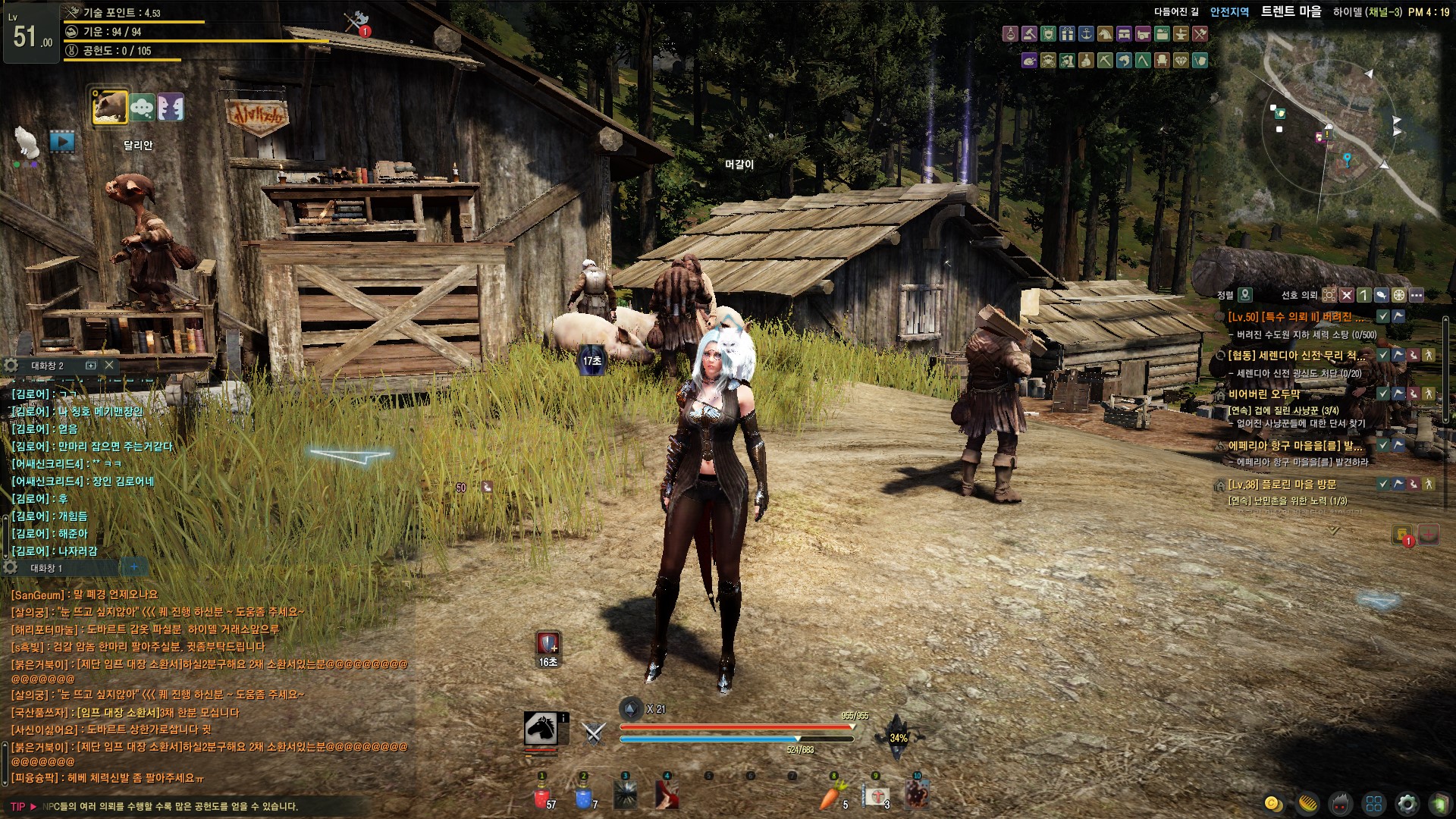
Task: Use the blue mana potion in the quickslot
Action: click(583, 797)
